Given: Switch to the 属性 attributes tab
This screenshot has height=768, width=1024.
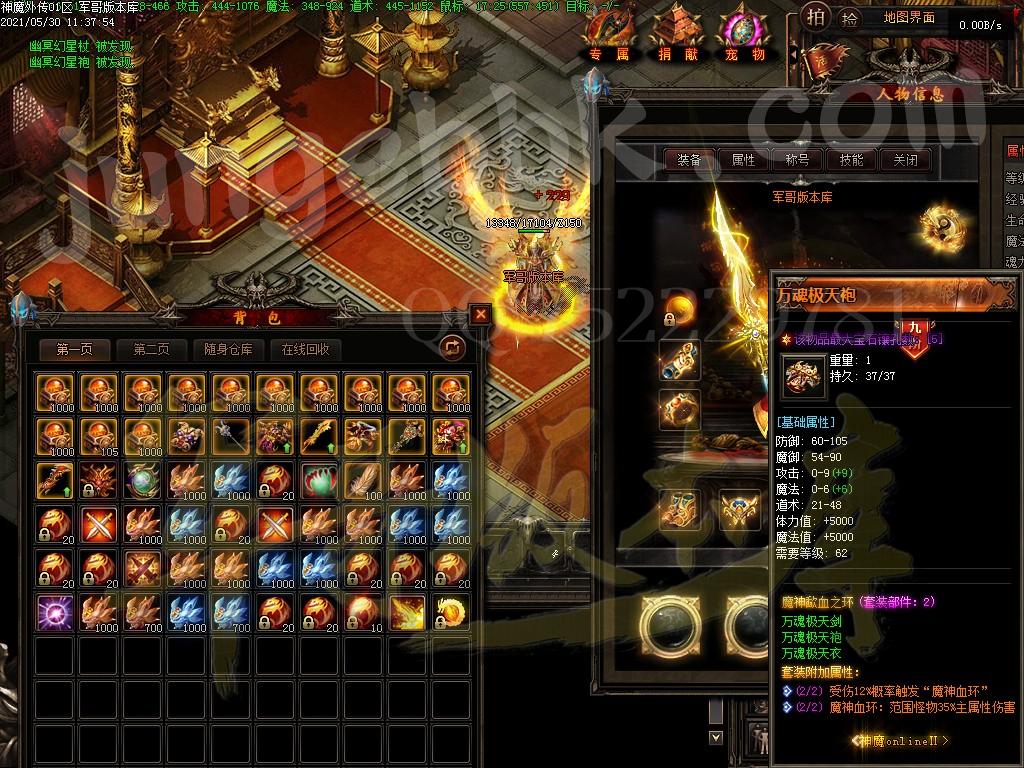Looking at the screenshot, I should click(x=744, y=160).
